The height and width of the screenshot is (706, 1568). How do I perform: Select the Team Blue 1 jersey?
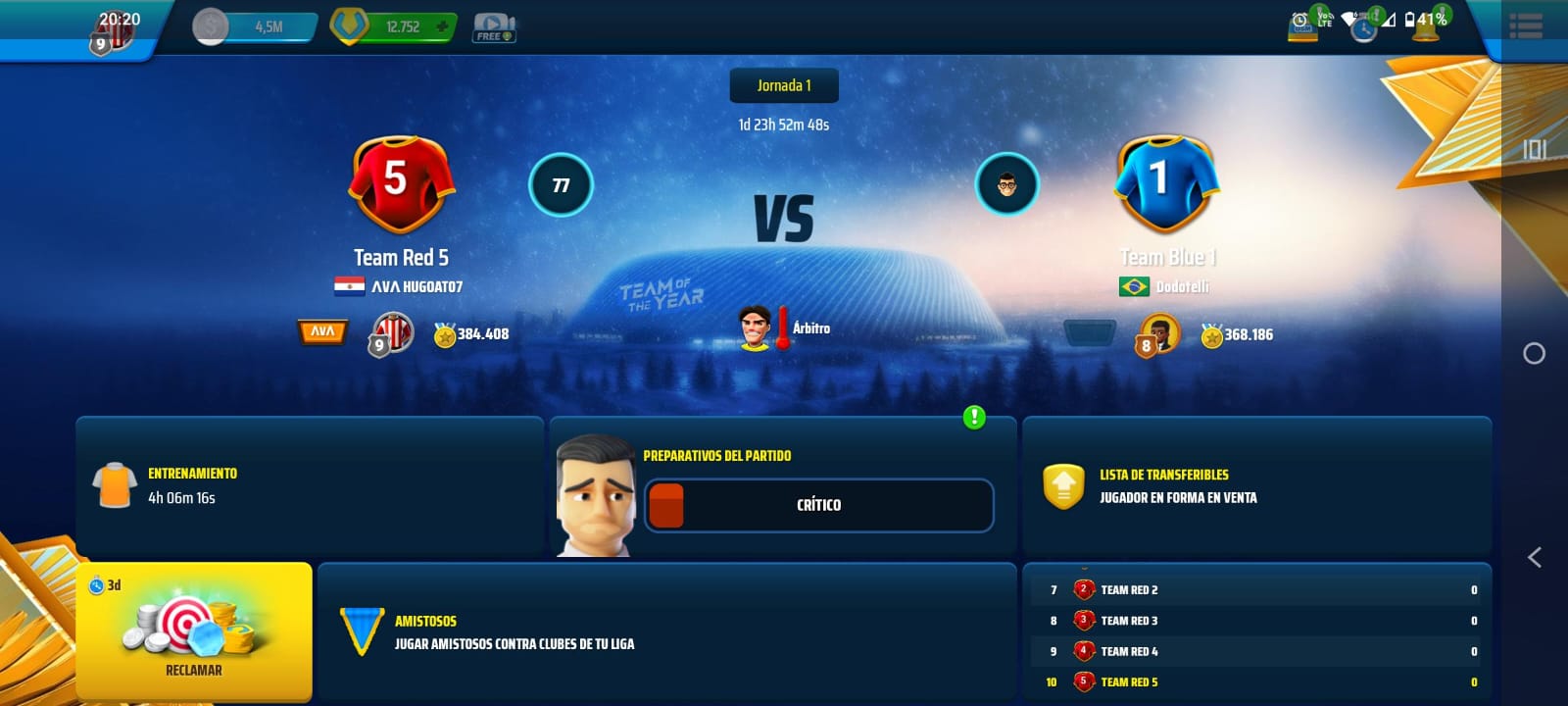pyautogui.click(x=1165, y=184)
